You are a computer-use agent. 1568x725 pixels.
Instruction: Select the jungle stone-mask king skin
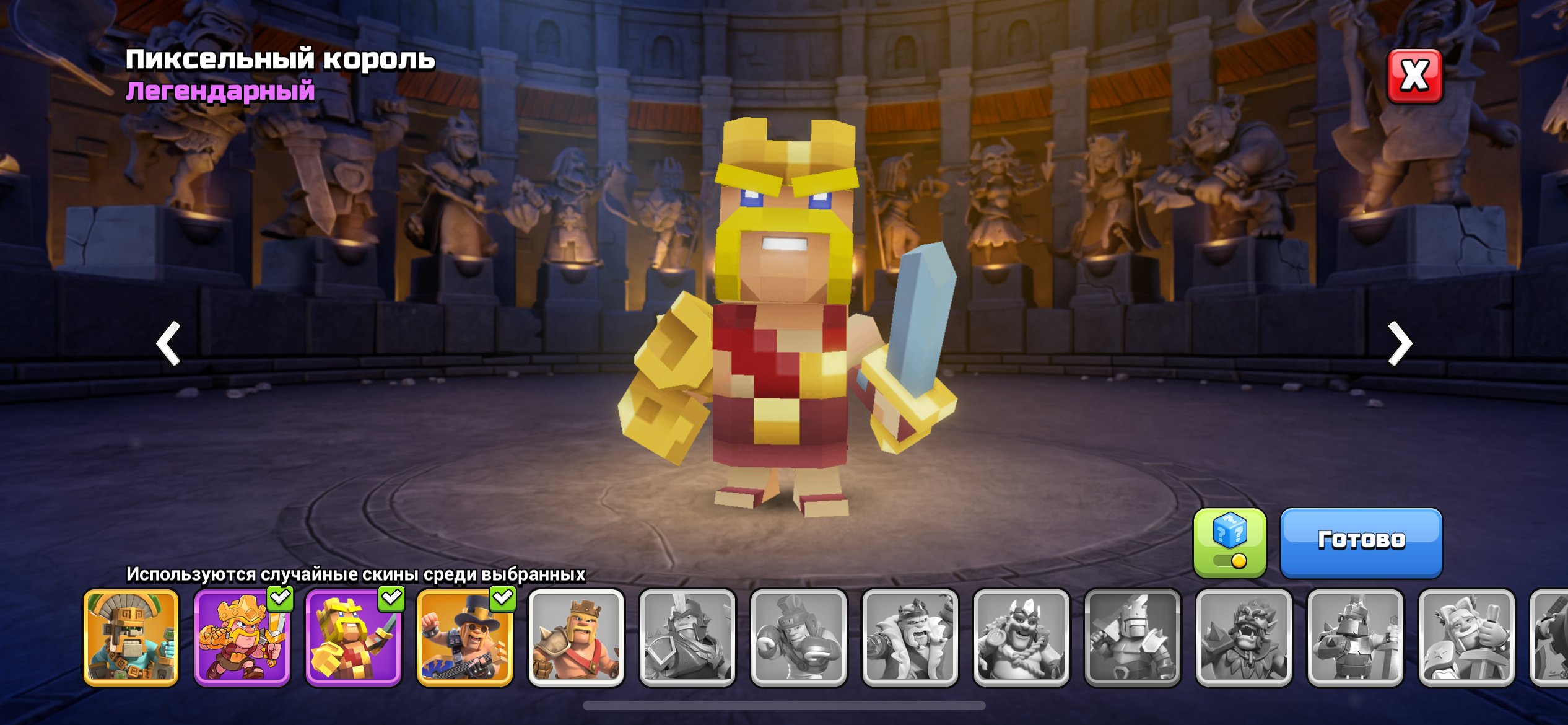(x=131, y=638)
